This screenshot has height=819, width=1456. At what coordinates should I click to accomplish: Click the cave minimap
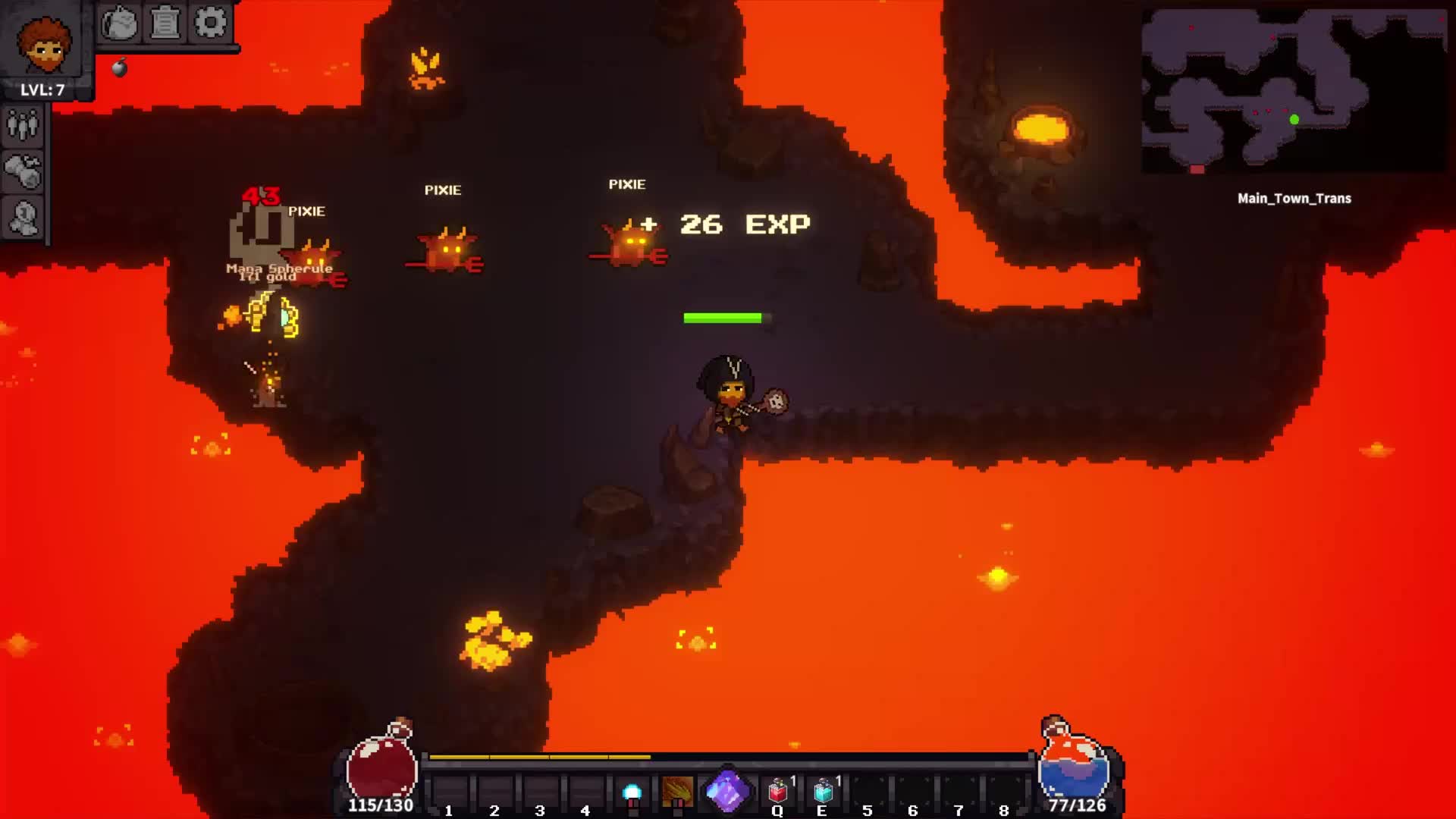[1293, 91]
